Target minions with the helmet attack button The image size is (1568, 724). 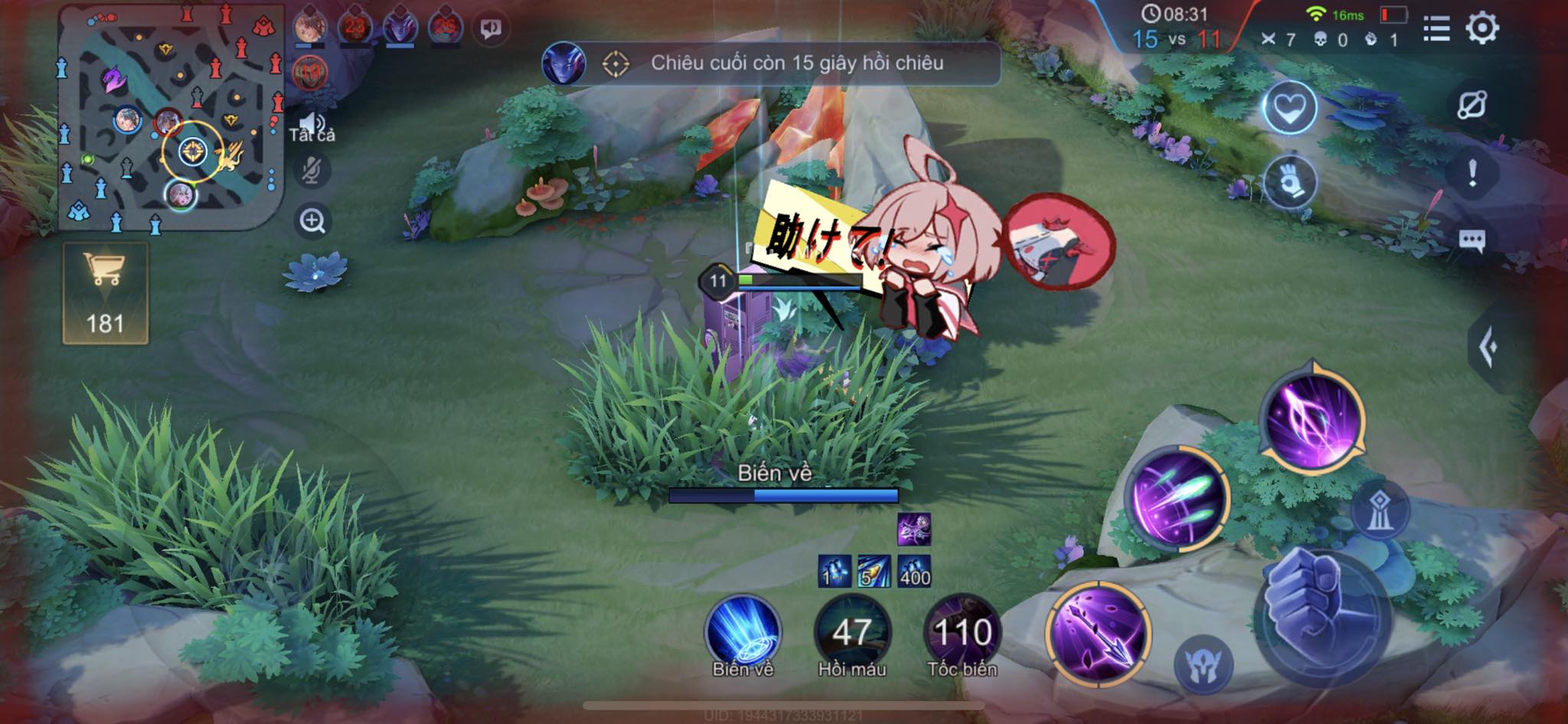(x=1203, y=663)
